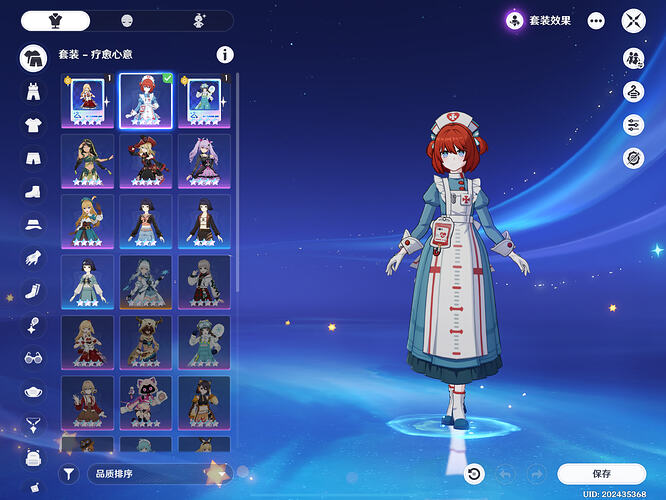Reset the character view rotation

click(x=475, y=473)
